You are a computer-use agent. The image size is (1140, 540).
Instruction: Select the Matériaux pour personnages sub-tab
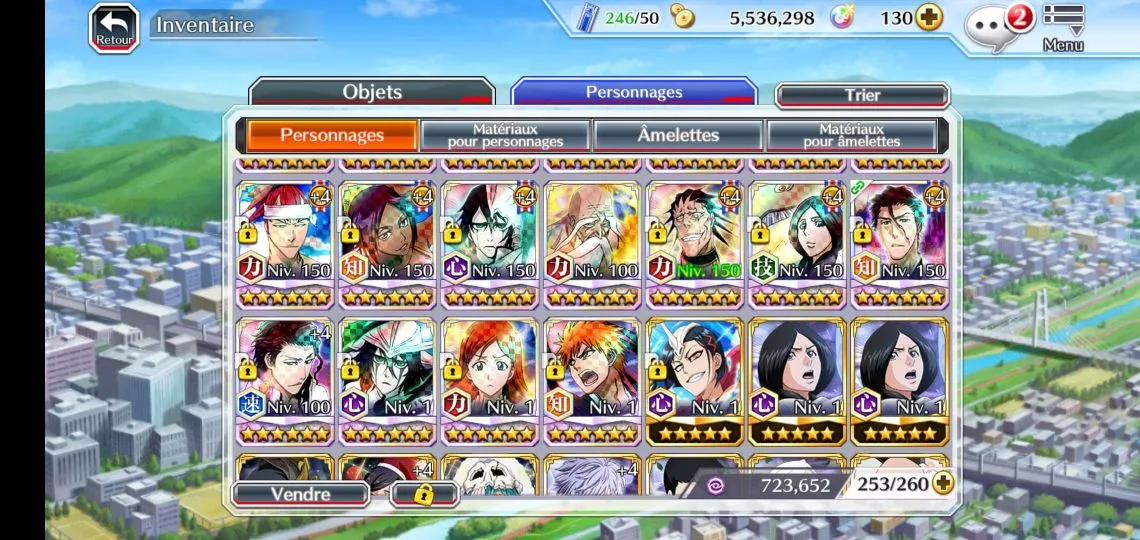pos(505,135)
